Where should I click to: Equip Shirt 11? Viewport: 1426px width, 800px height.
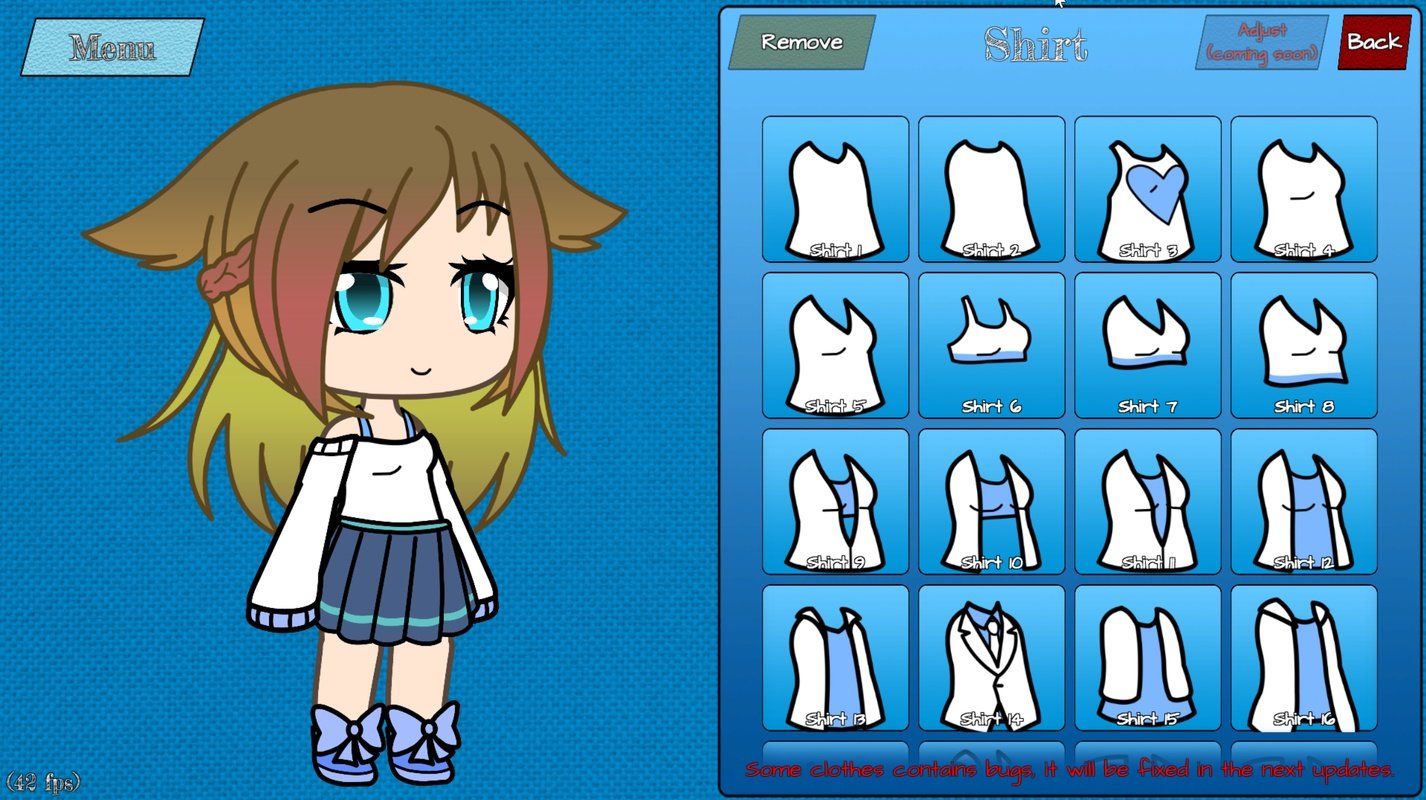click(x=1147, y=501)
